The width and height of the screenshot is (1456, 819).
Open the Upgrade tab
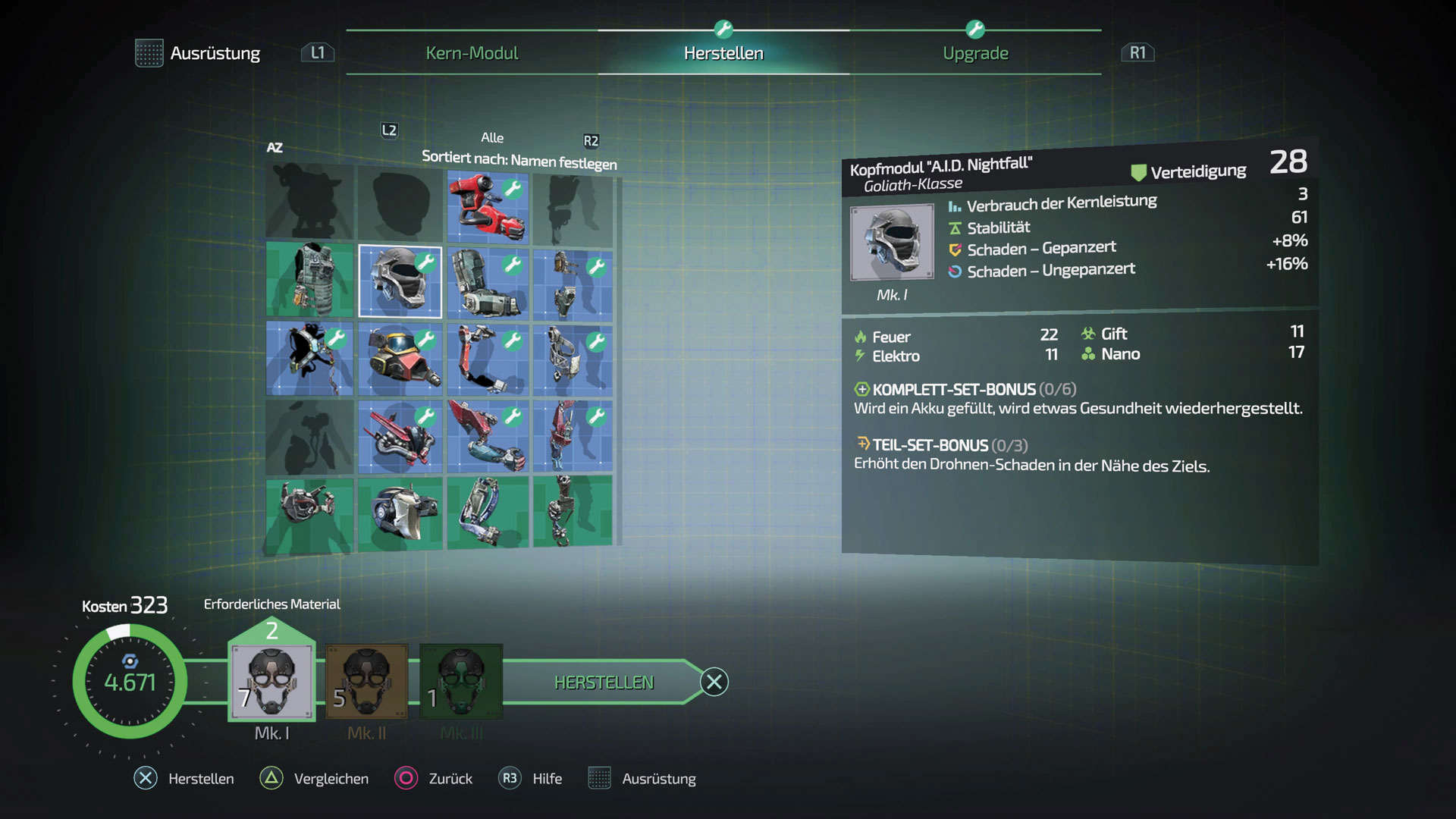tap(975, 53)
